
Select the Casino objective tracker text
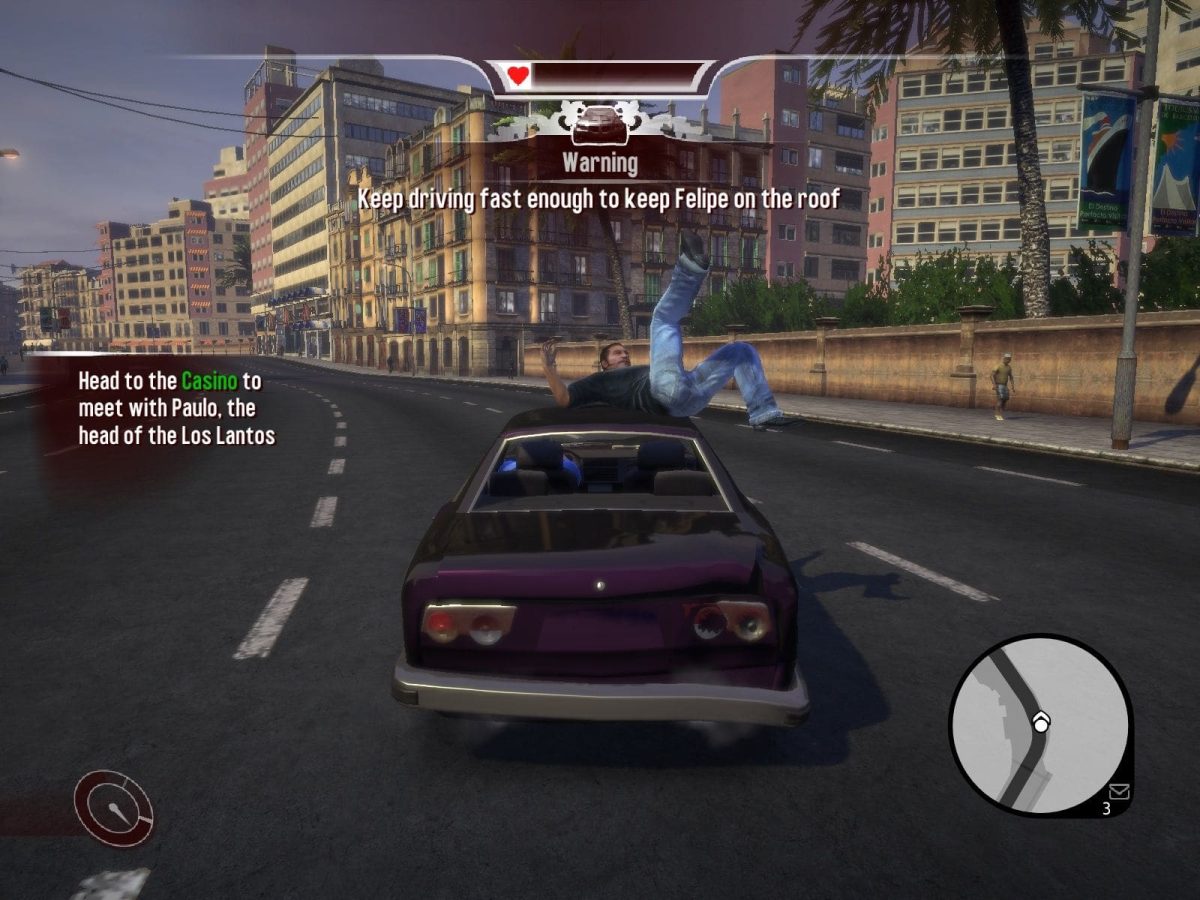[176, 408]
